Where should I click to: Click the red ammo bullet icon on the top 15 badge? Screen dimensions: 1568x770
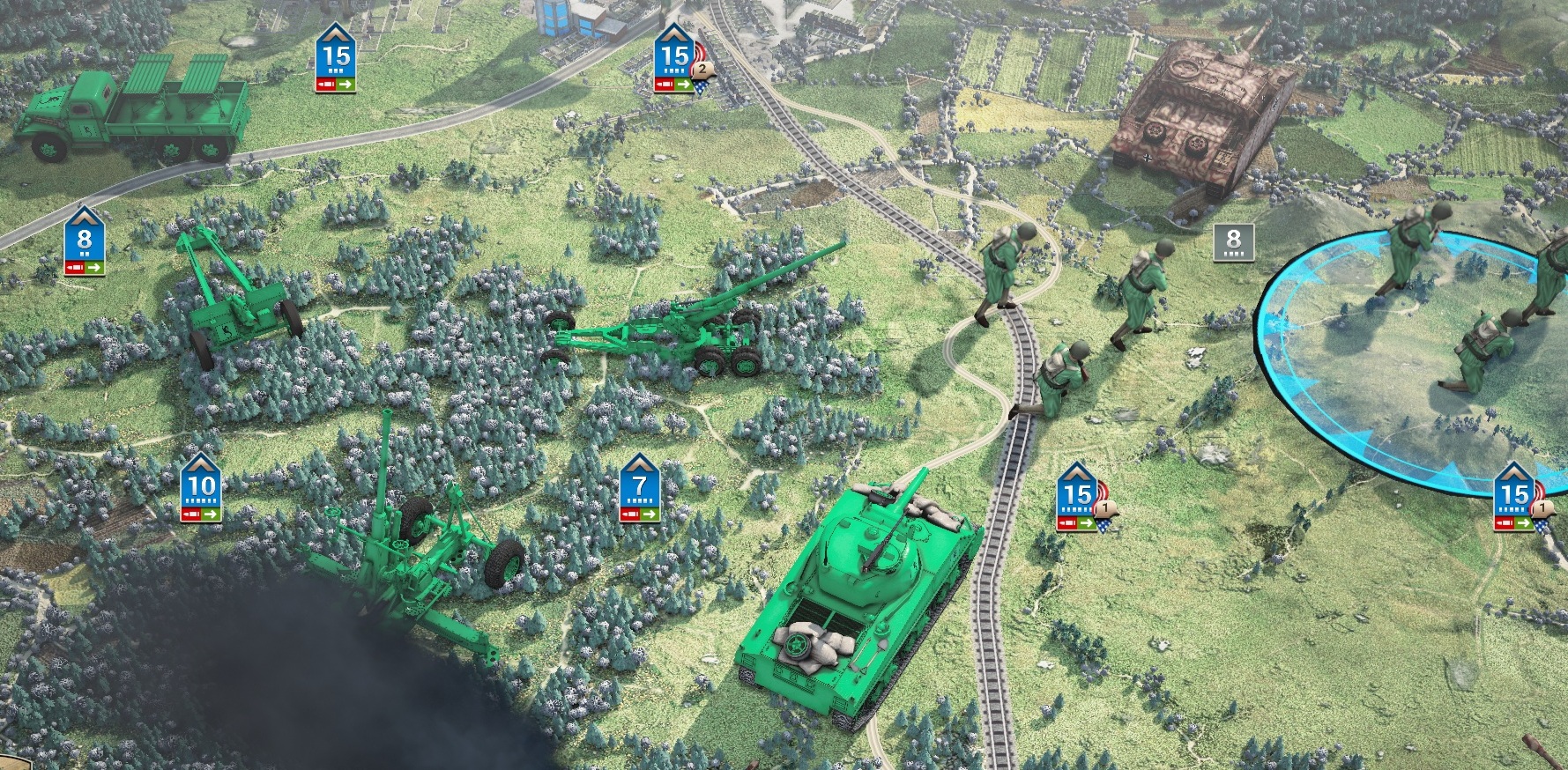click(x=324, y=85)
